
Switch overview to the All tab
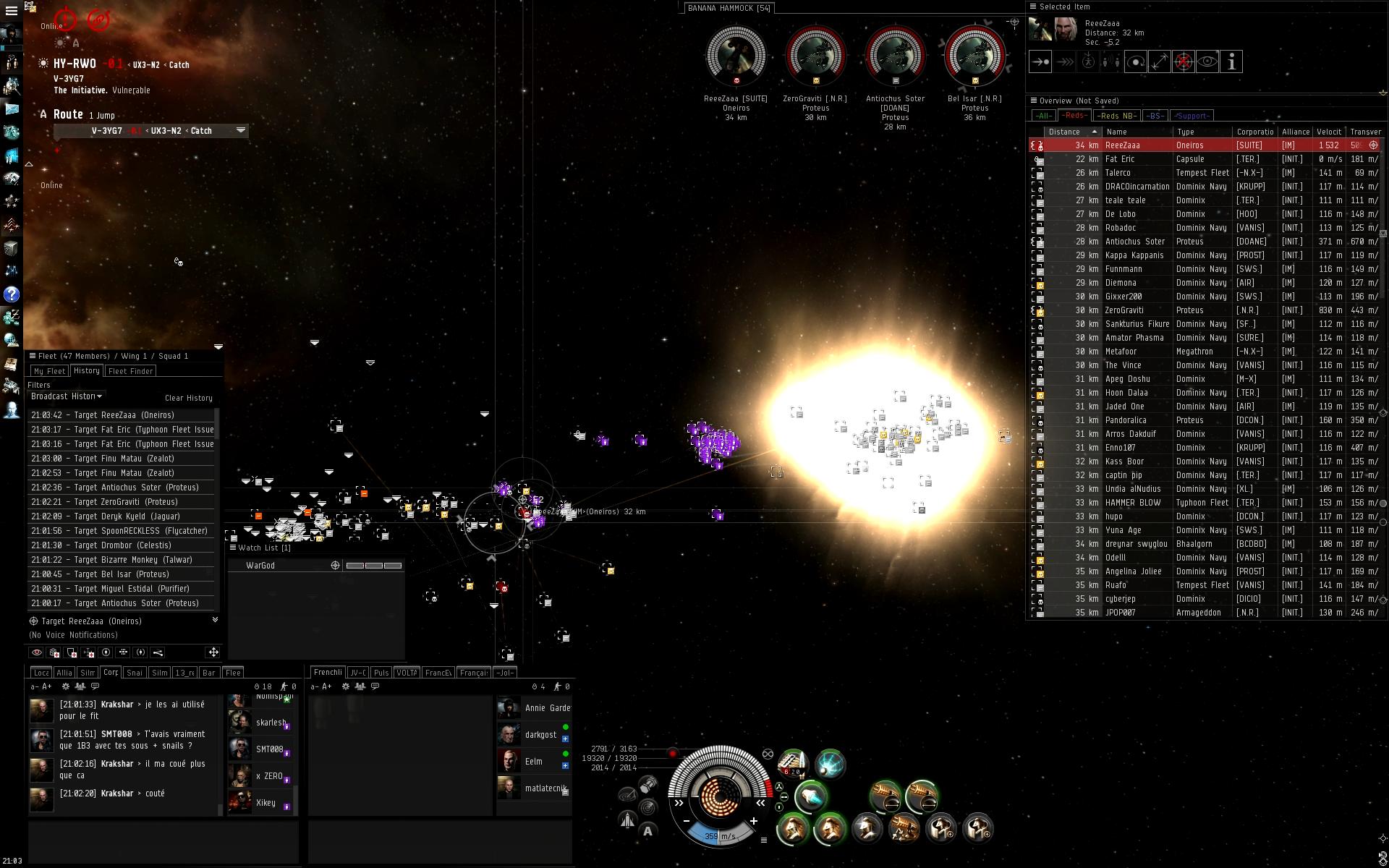pos(1043,116)
